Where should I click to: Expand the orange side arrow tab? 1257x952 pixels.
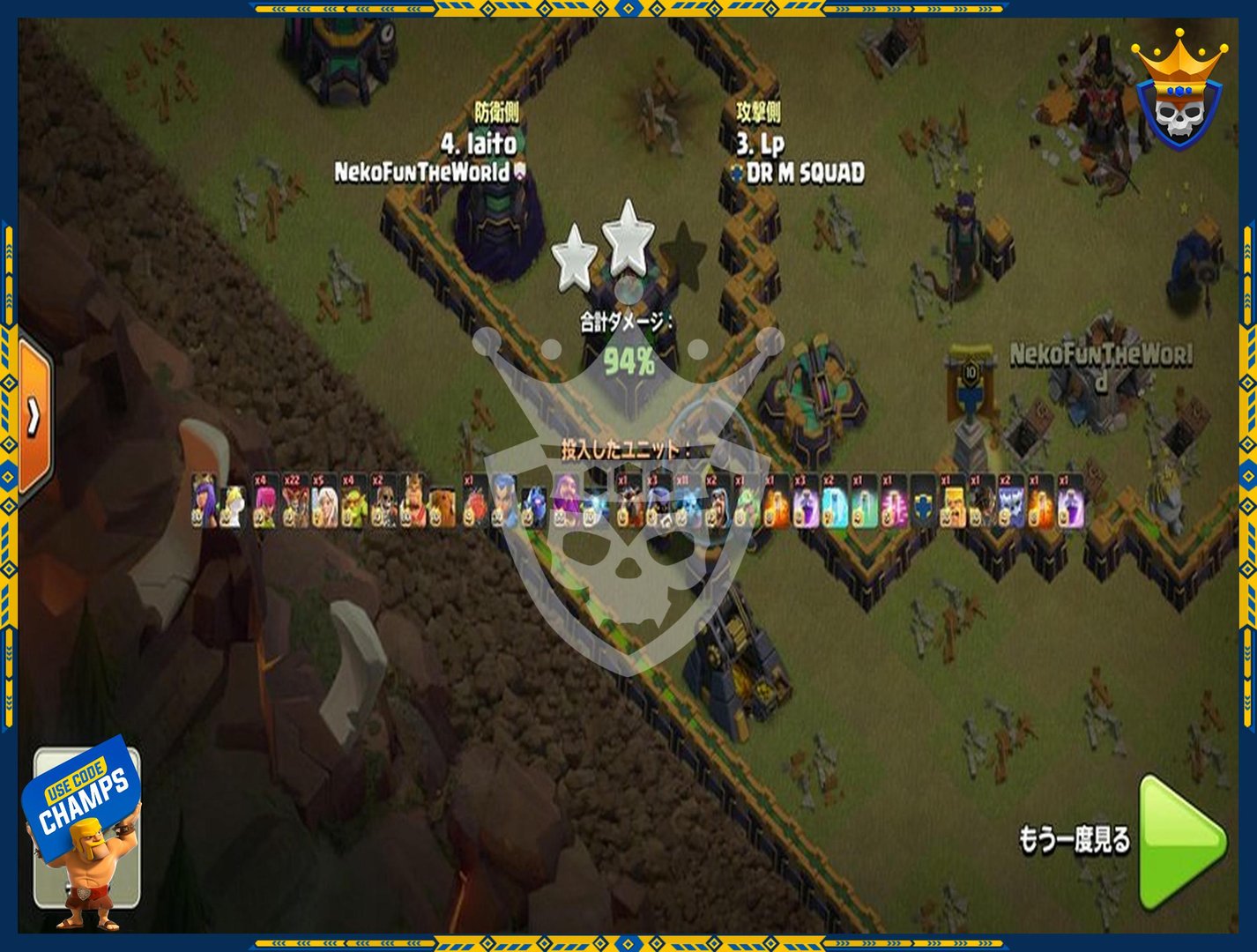(x=33, y=417)
